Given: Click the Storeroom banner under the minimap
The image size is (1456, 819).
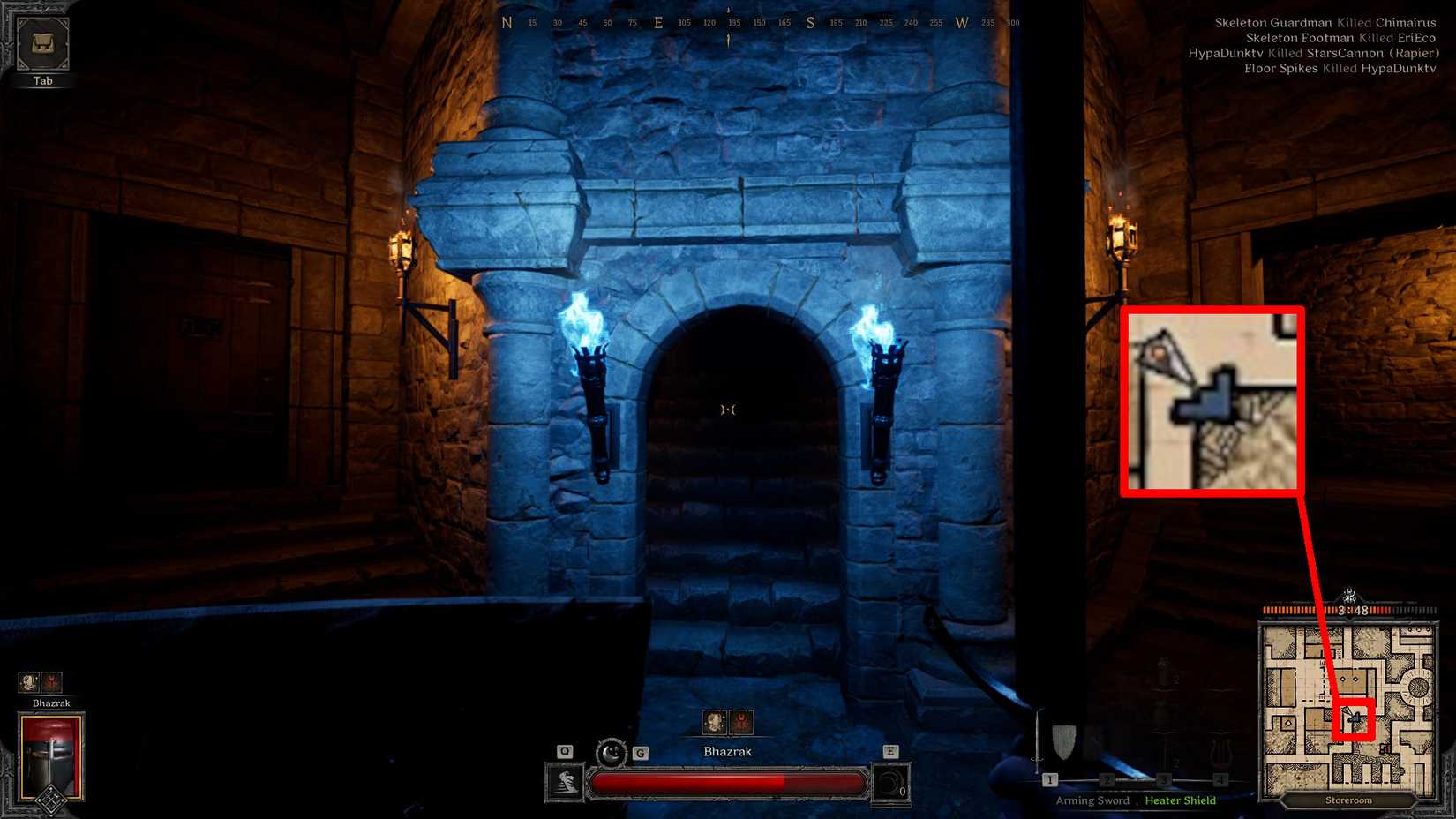Looking at the screenshot, I should click(1347, 800).
